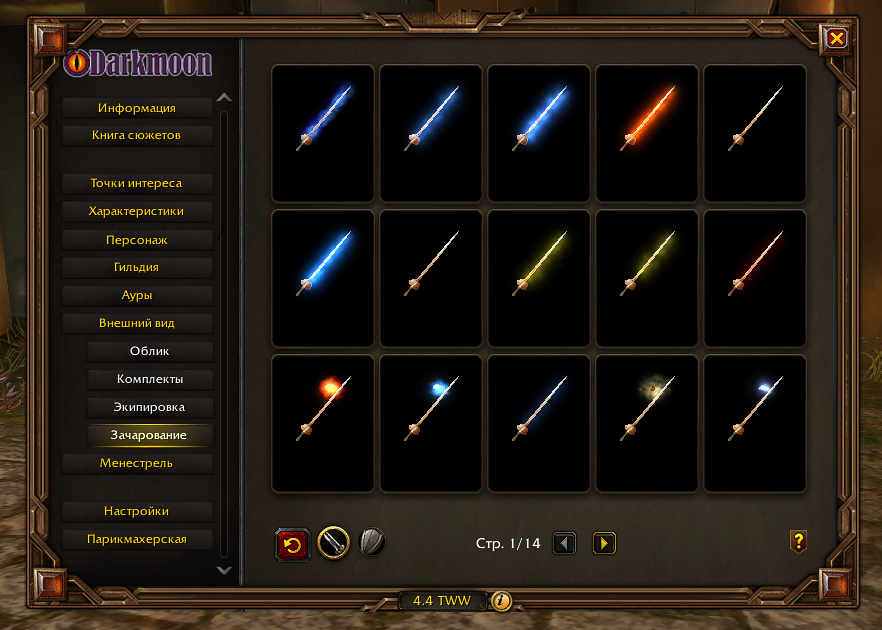Click the red reset arrow button

pyautogui.click(x=292, y=544)
